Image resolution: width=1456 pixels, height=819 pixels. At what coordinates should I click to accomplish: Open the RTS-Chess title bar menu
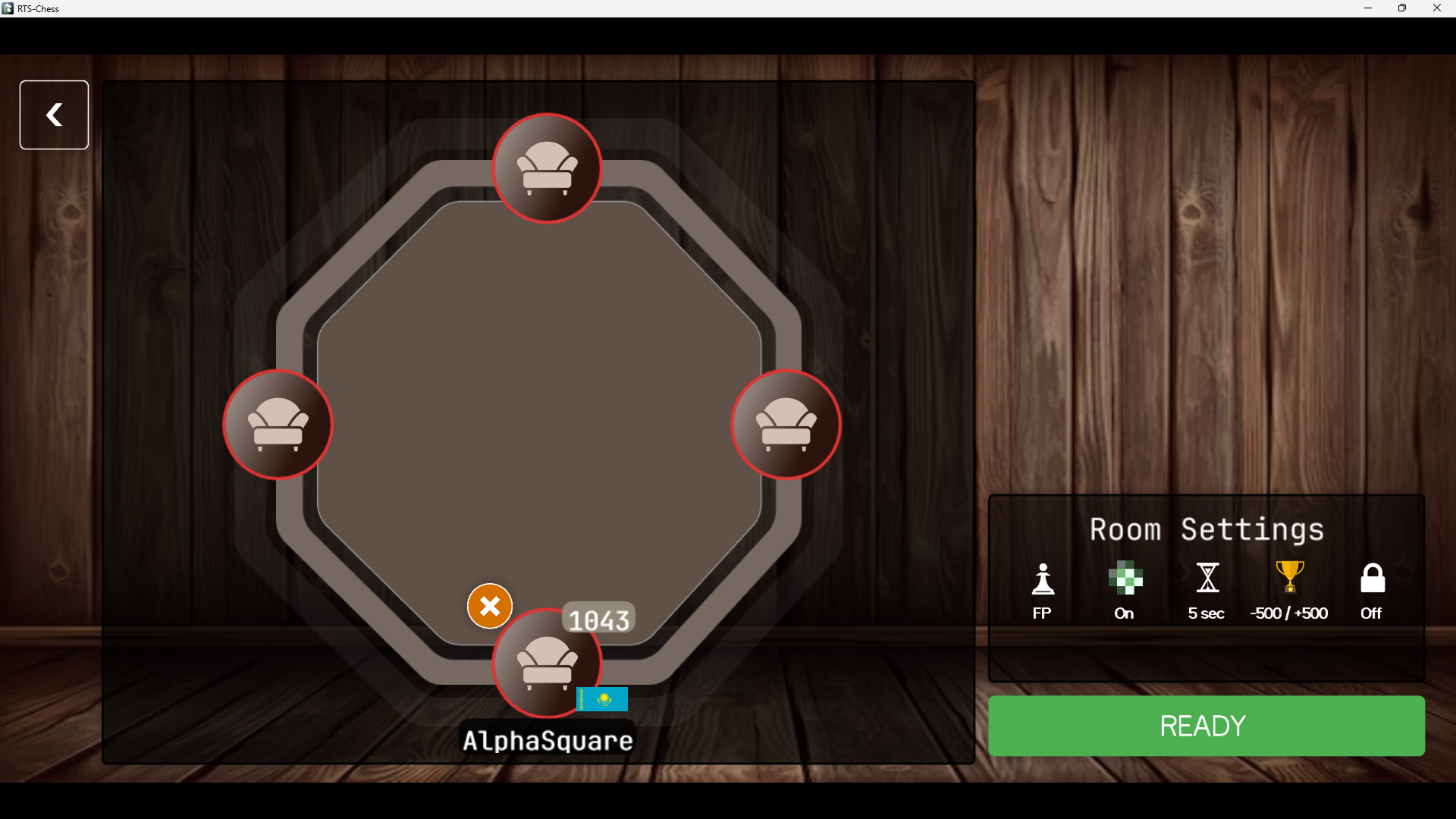click(x=8, y=8)
